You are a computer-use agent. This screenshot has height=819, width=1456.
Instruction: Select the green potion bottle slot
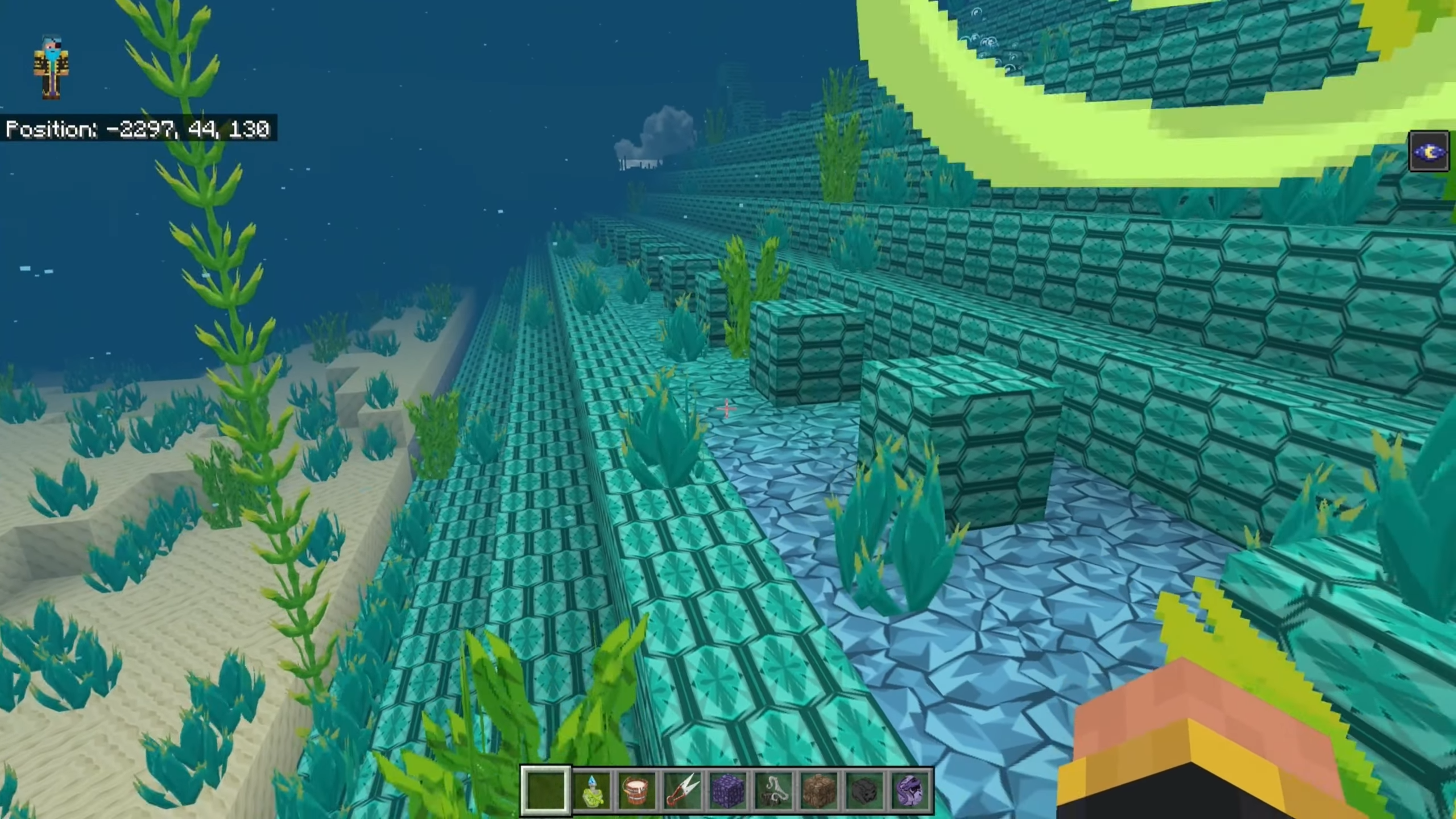[x=591, y=791]
